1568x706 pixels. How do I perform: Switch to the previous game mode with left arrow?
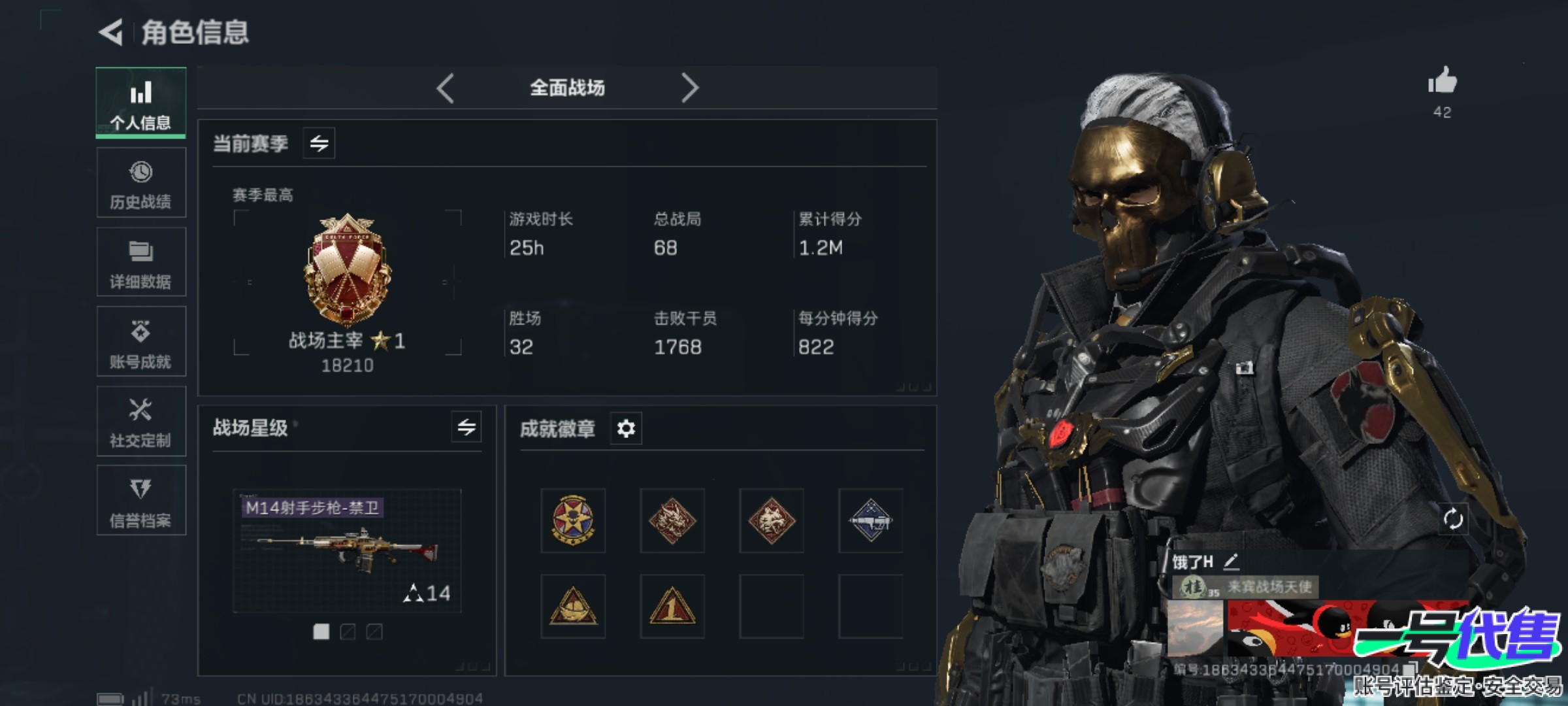(446, 88)
